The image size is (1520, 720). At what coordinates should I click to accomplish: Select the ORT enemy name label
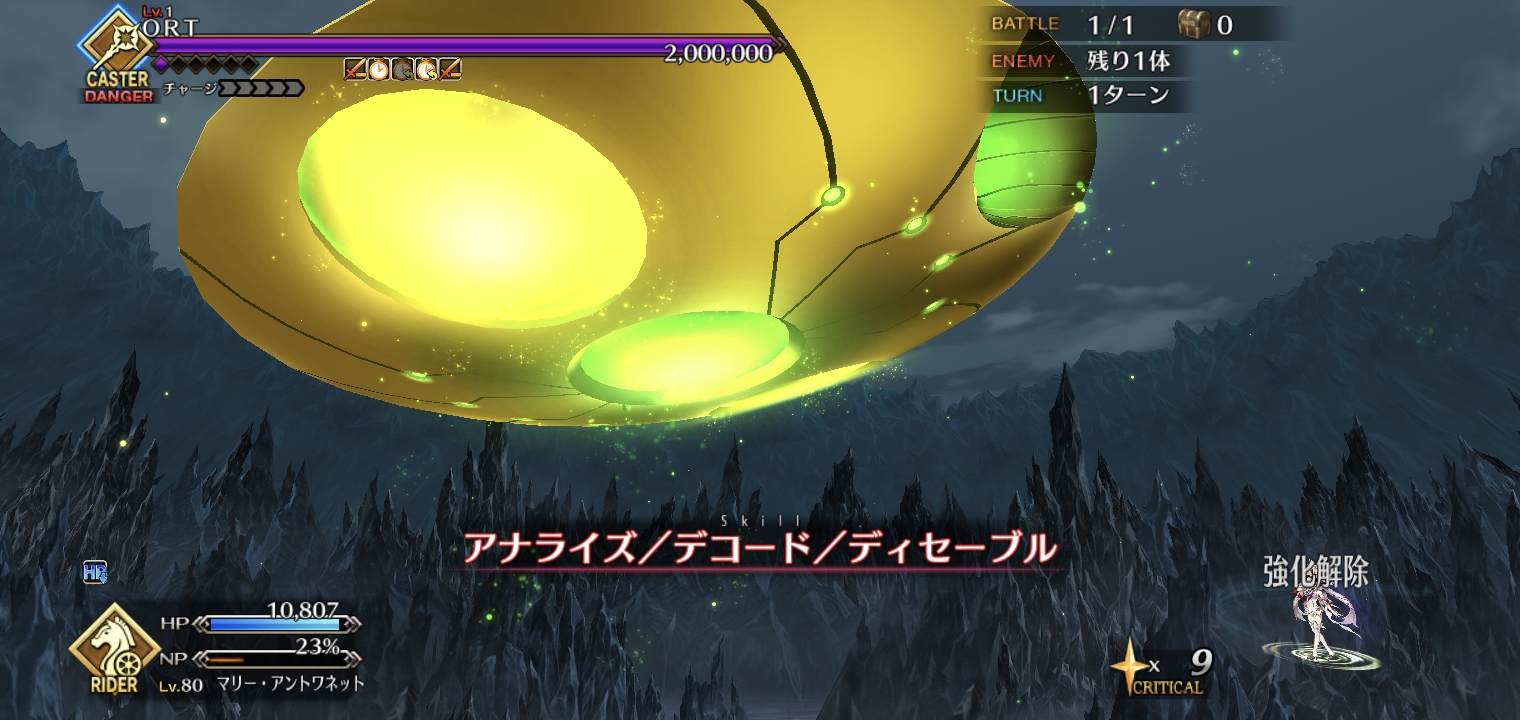point(171,28)
